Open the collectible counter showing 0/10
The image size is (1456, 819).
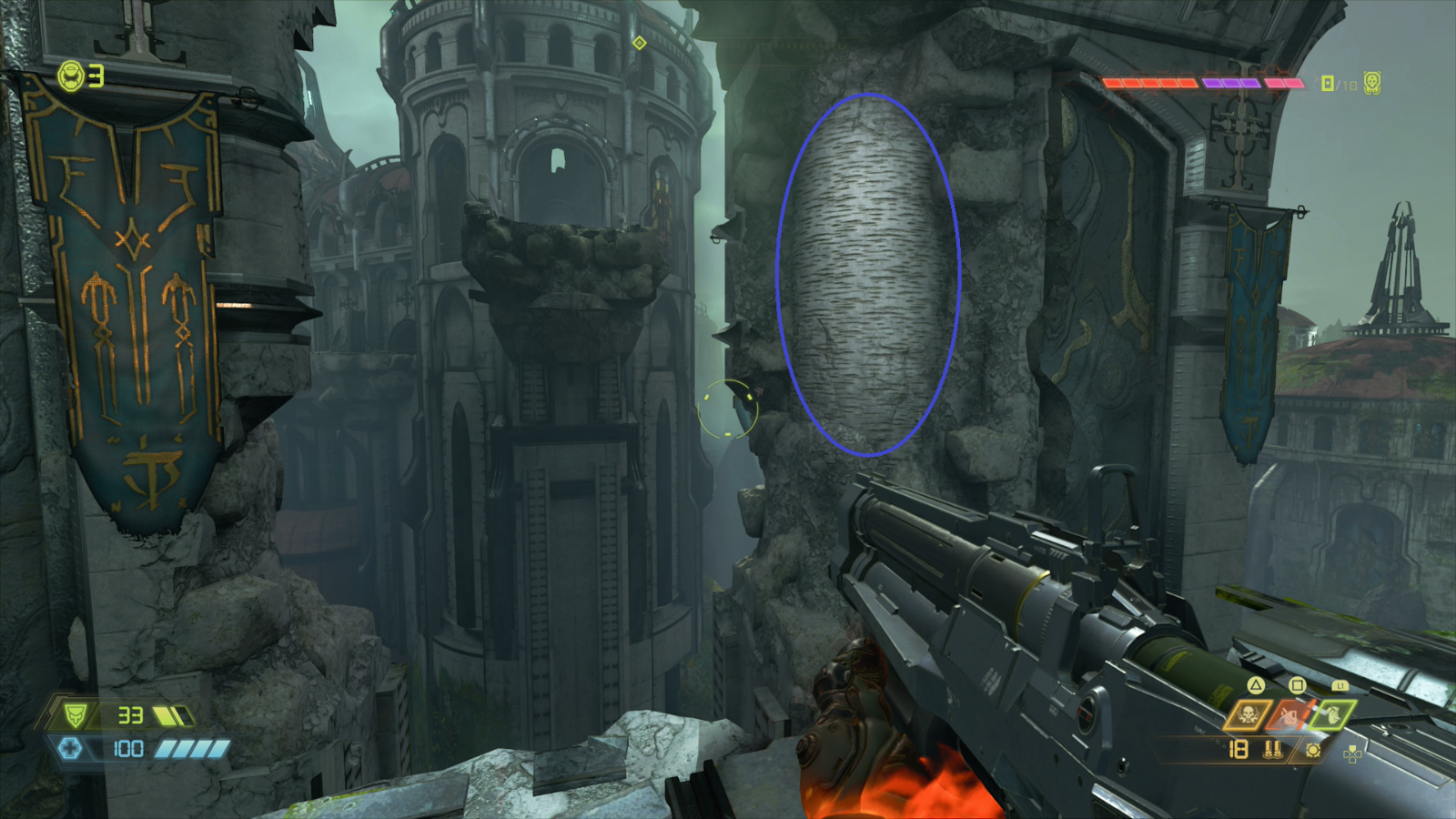pyautogui.click(x=1338, y=82)
